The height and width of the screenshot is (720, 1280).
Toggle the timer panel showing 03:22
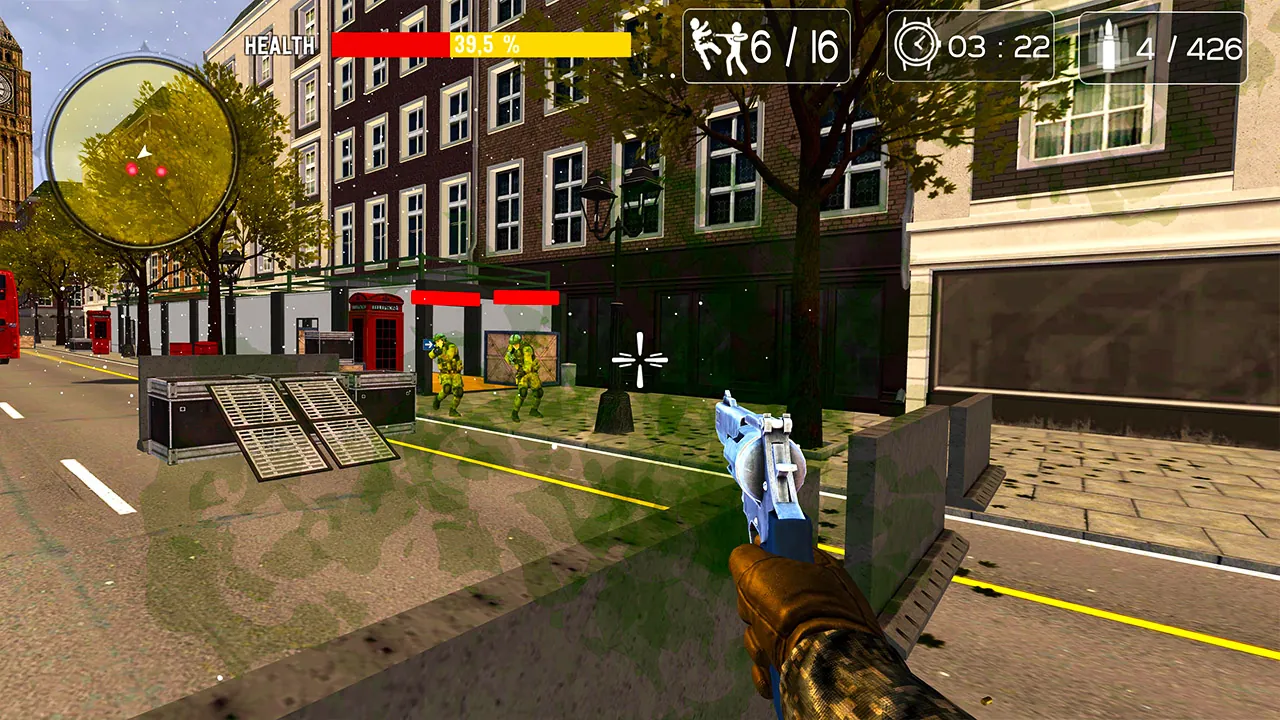point(972,45)
